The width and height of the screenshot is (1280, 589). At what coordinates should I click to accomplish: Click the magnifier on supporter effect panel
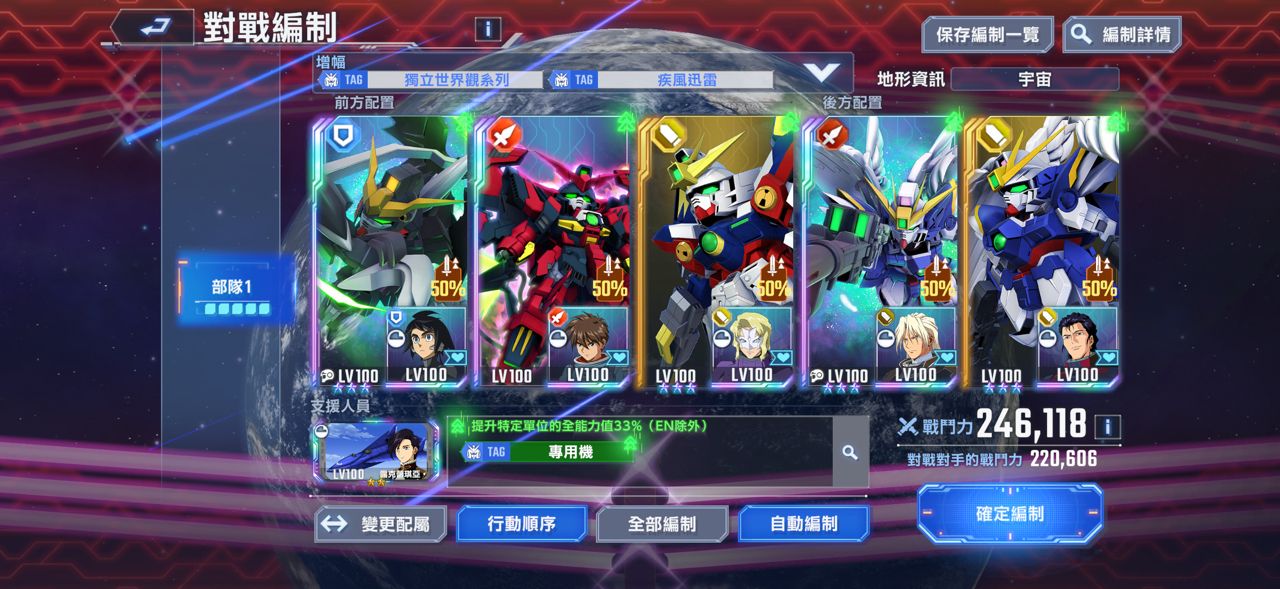coord(850,453)
